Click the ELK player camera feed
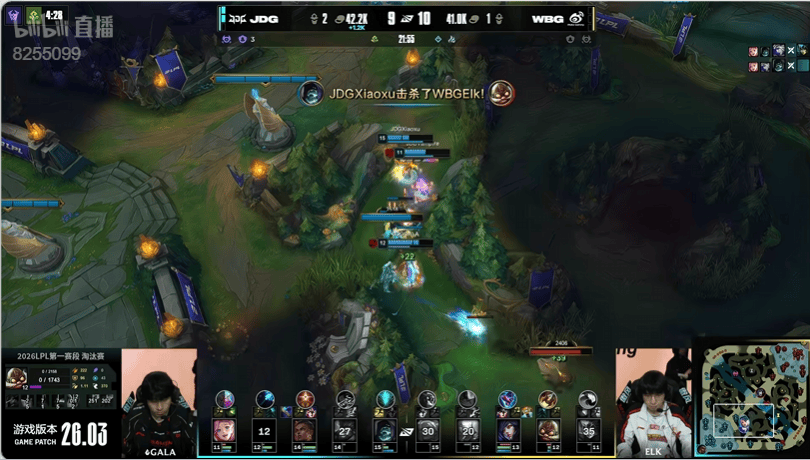This screenshot has width=810, height=460. pyautogui.click(x=651, y=398)
